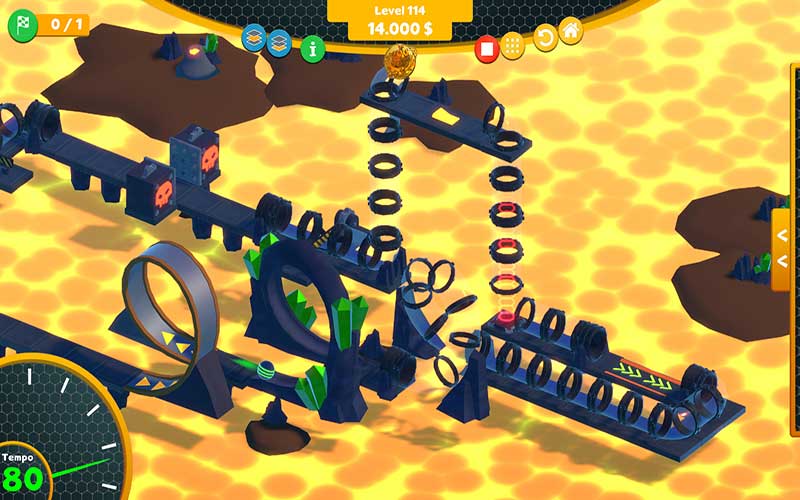The height and width of the screenshot is (500, 800).
Task: Stop the run with the red square button
Action: click(x=486, y=47)
